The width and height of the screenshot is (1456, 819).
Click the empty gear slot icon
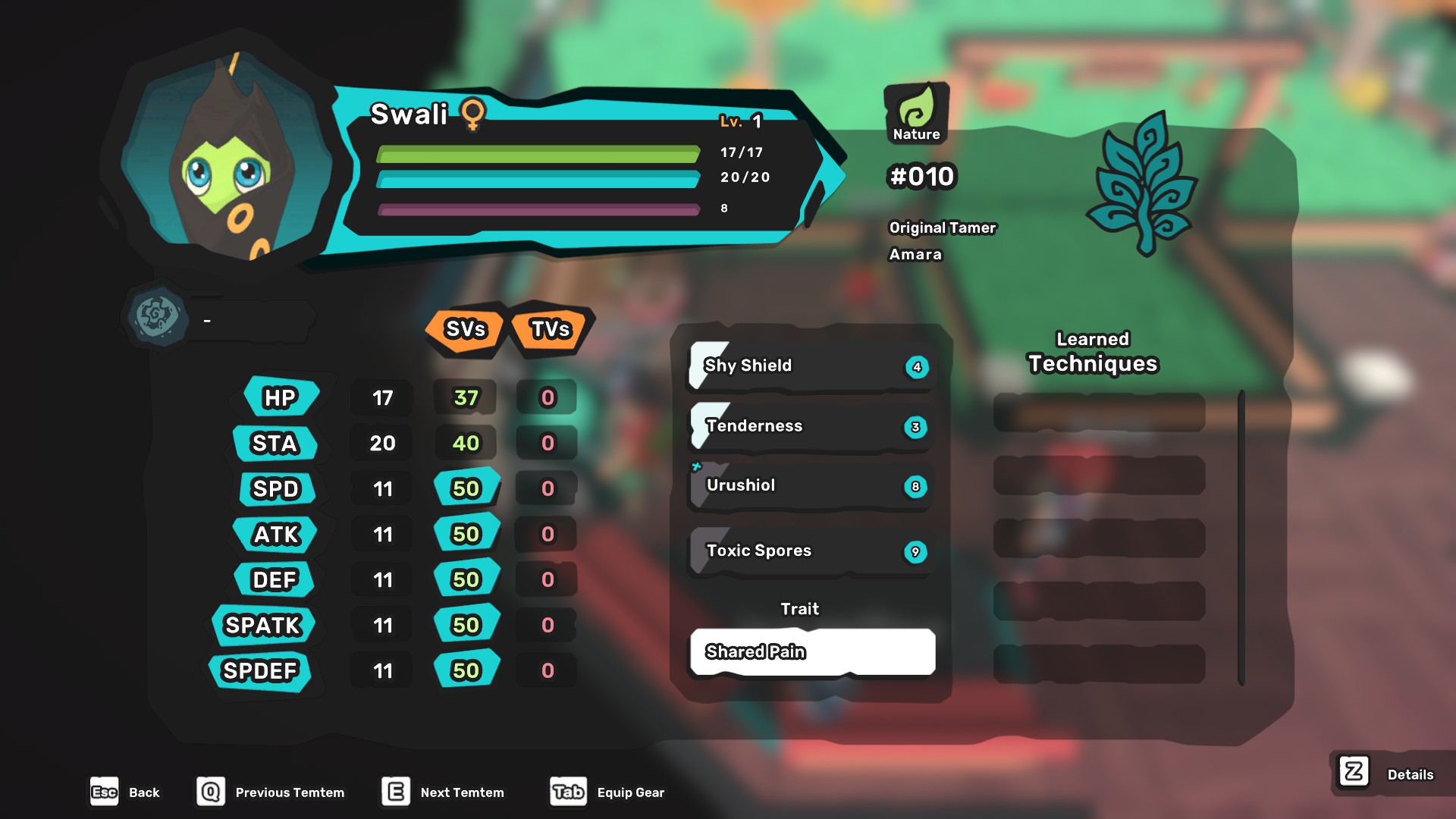coord(155,318)
